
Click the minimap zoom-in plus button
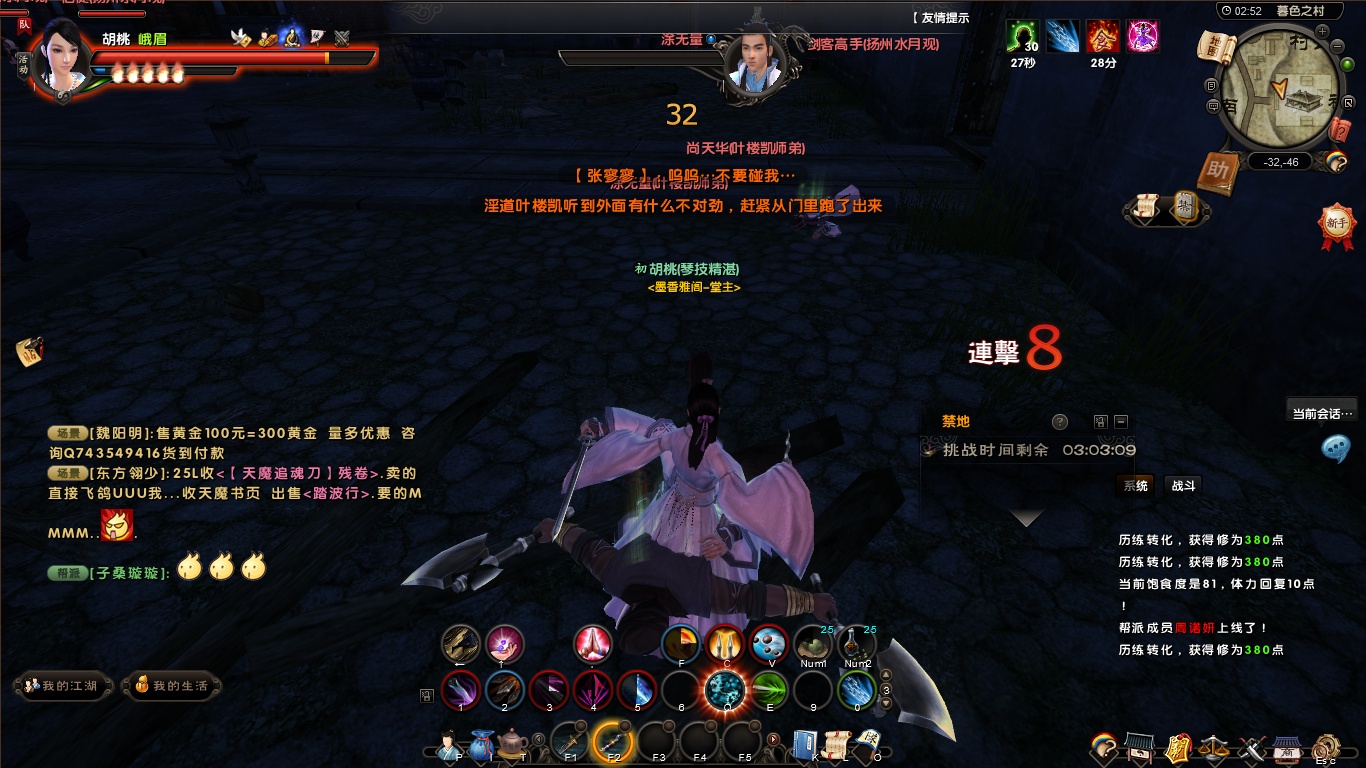1321,32
